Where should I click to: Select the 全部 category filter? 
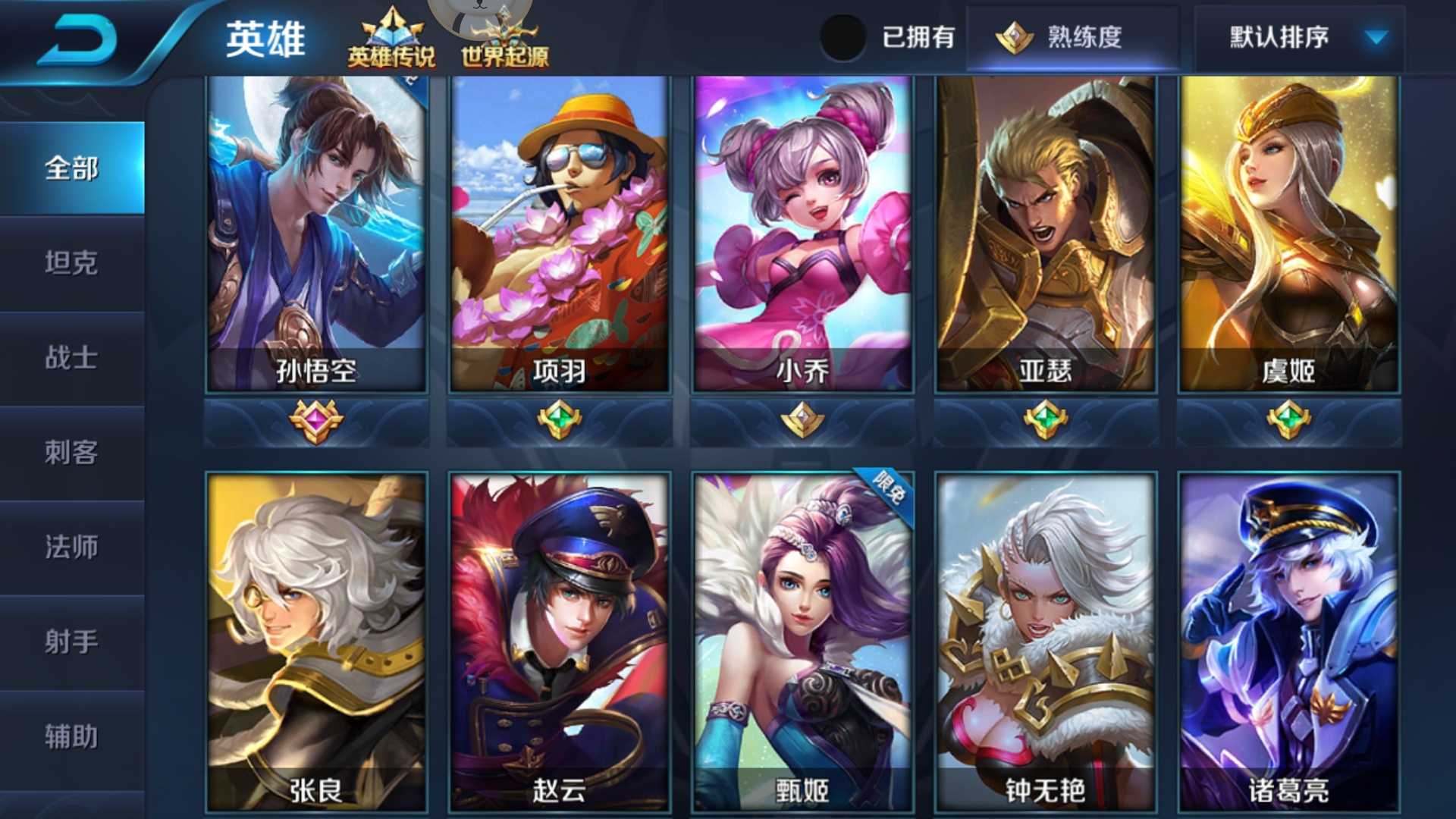pyautogui.click(x=72, y=171)
